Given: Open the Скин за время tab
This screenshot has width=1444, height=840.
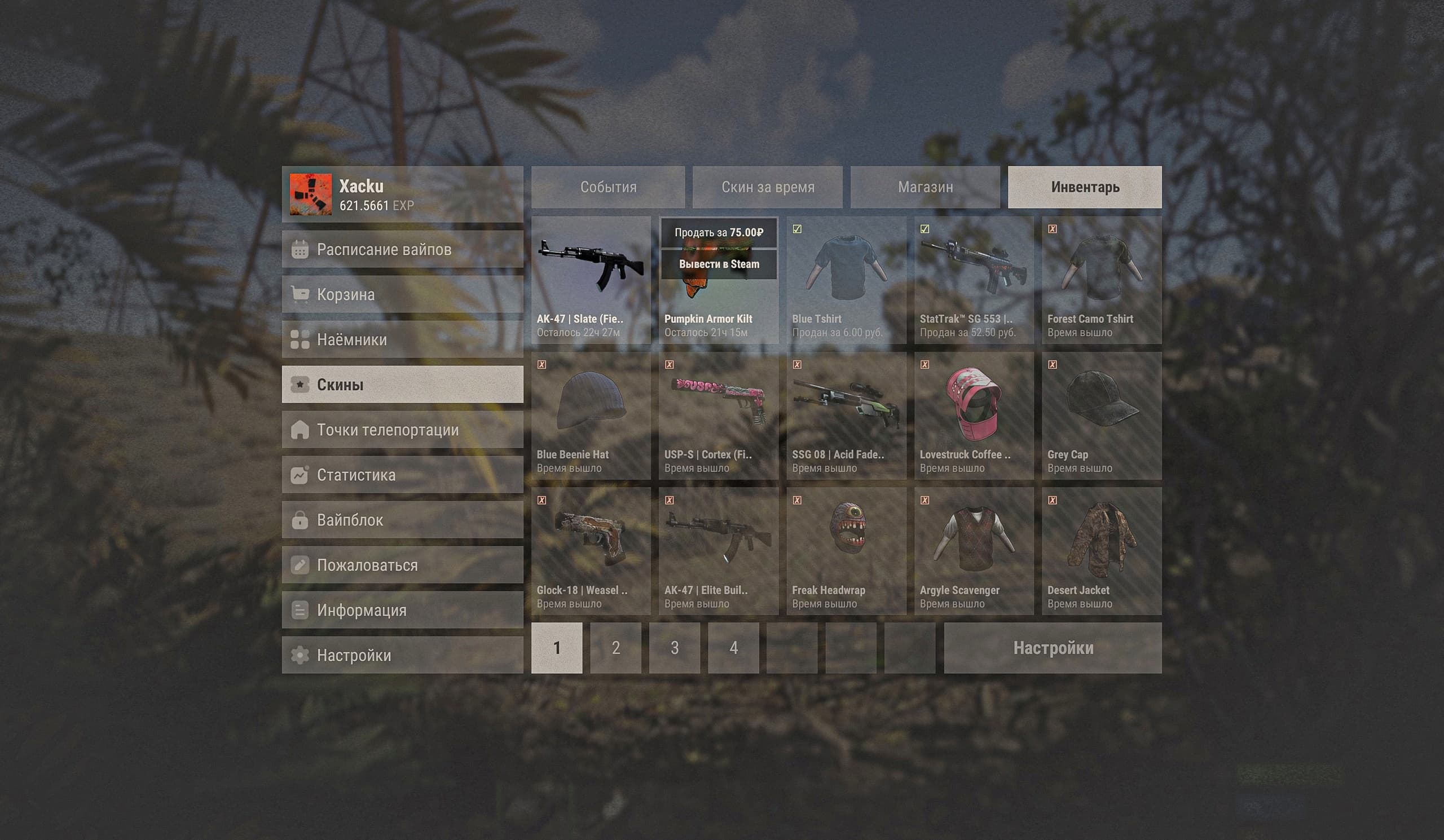Looking at the screenshot, I should (x=768, y=187).
